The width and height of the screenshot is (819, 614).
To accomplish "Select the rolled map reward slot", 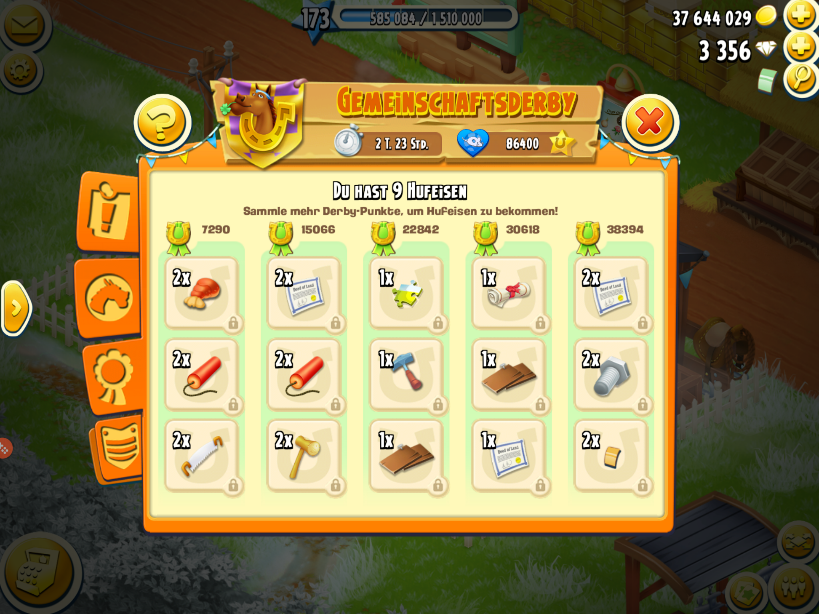I will [509, 293].
